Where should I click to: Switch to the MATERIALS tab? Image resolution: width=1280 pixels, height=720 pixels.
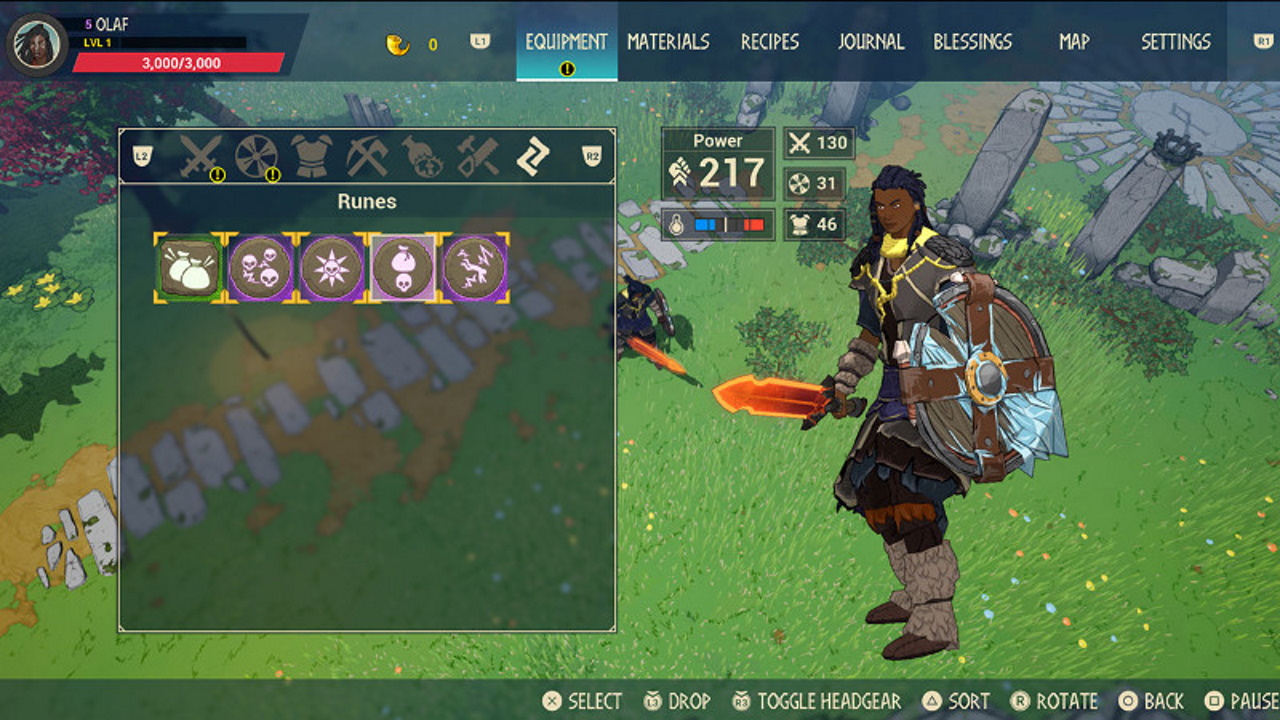[x=667, y=42]
